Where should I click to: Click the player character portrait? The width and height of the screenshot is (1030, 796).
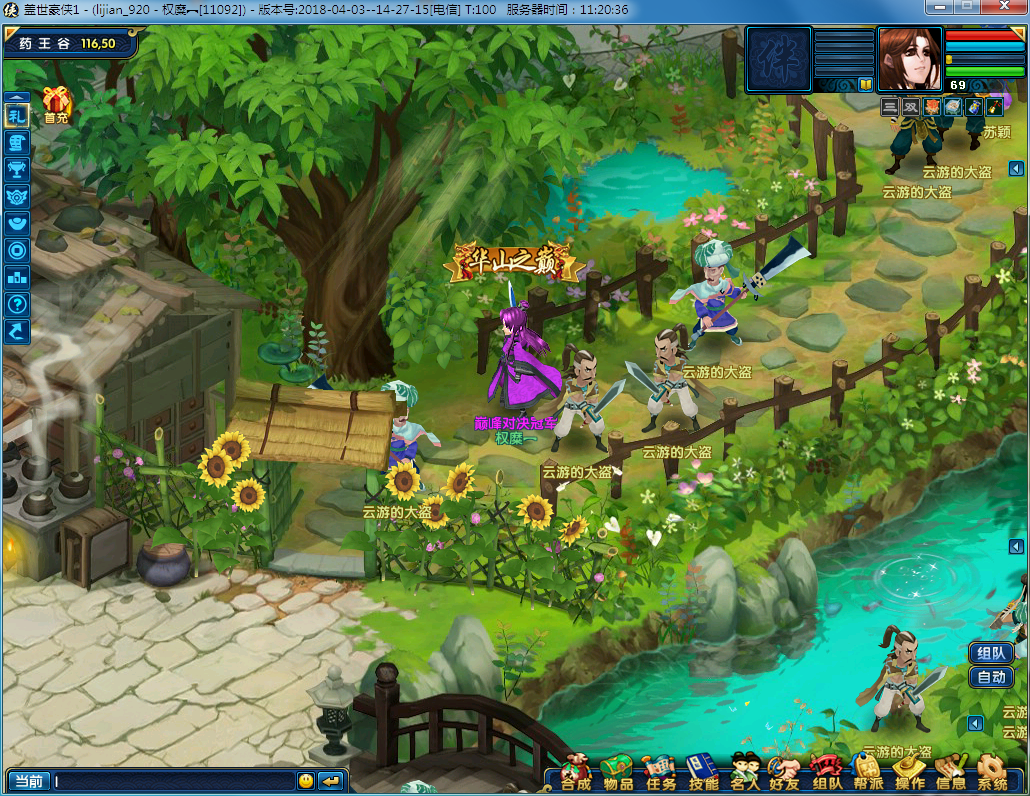910,59
